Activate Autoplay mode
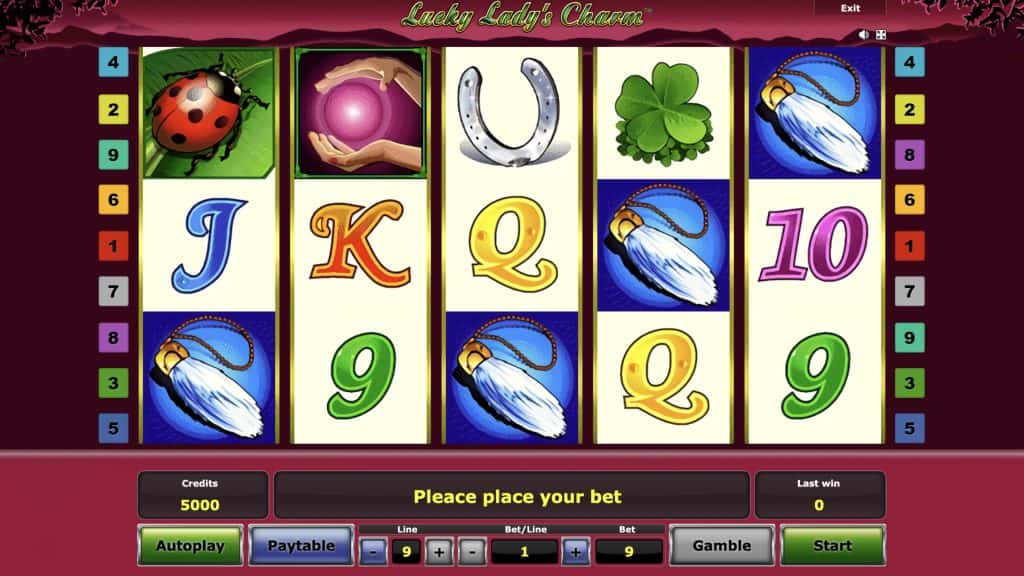Viewport: 1024px width, 576px height. [190, 546]
